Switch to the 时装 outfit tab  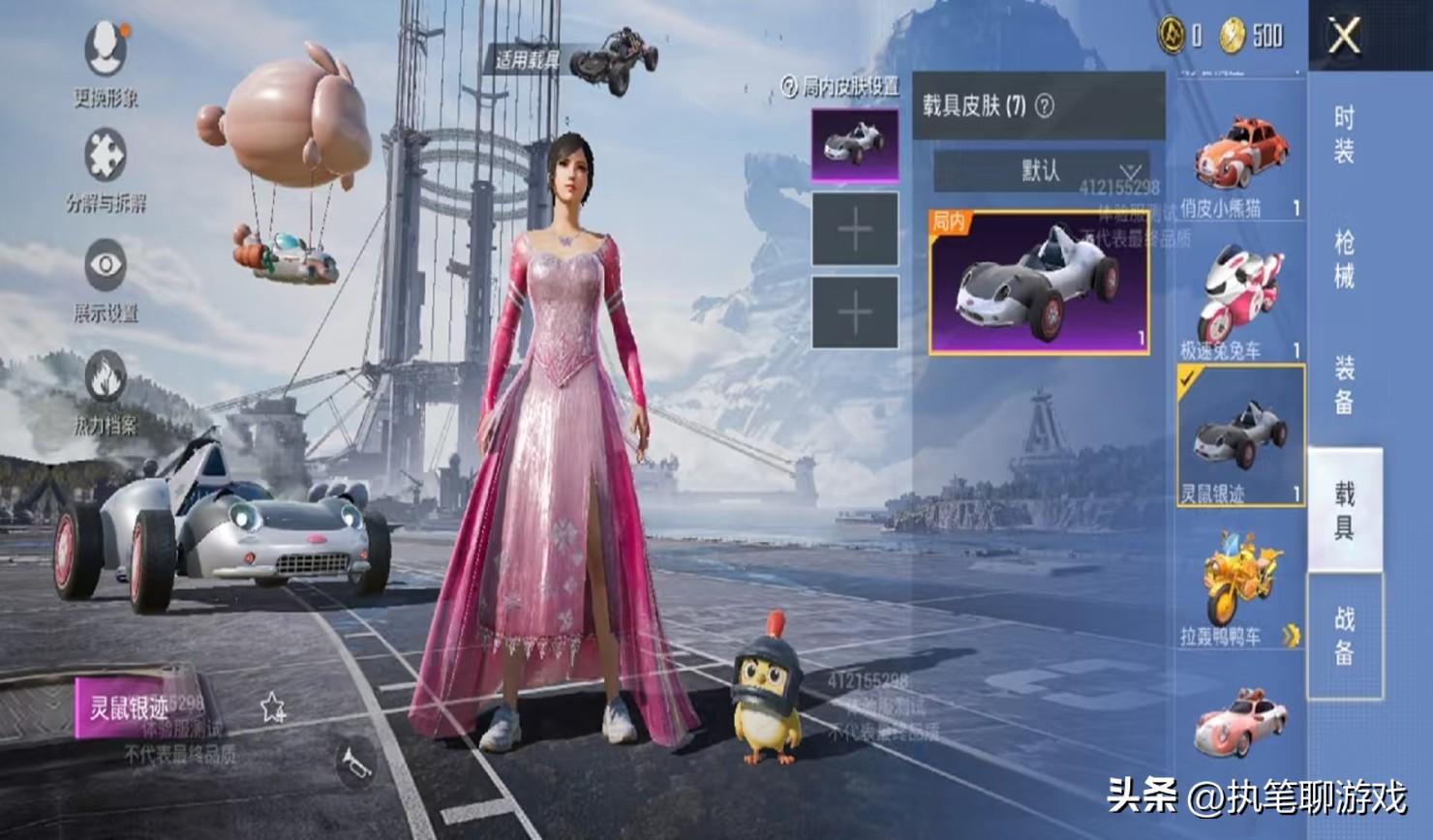(x=1344, y=135)
